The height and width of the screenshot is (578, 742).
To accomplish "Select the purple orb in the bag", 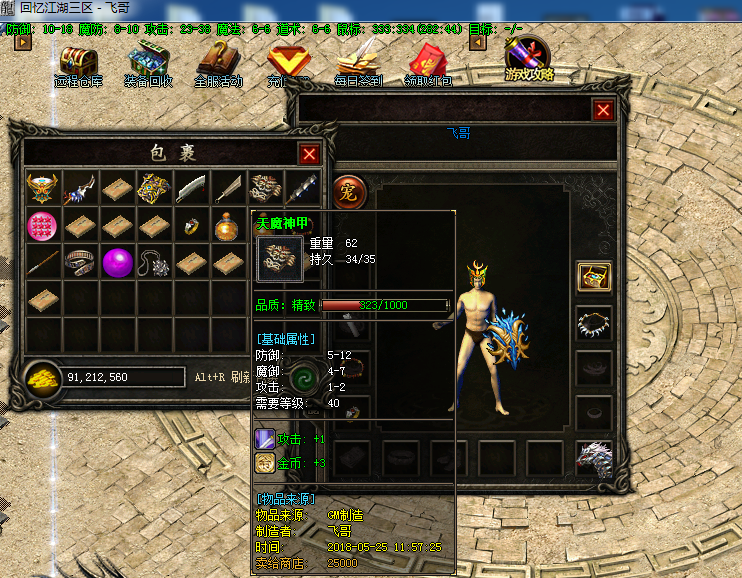I will tap(117, 263).
